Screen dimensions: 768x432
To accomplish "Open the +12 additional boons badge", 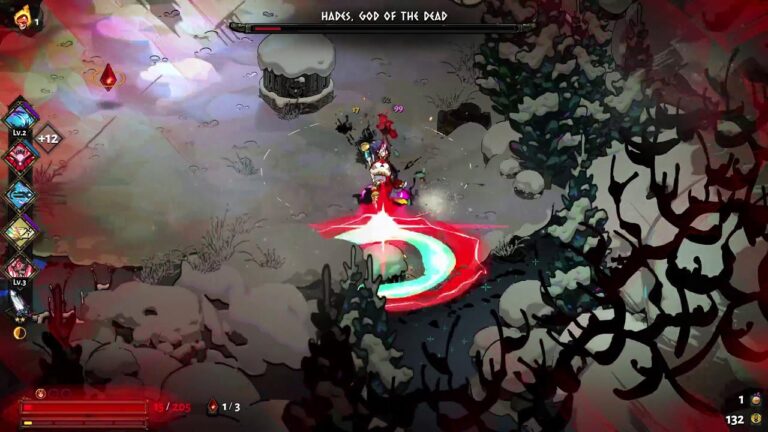I will coord(48,137).
